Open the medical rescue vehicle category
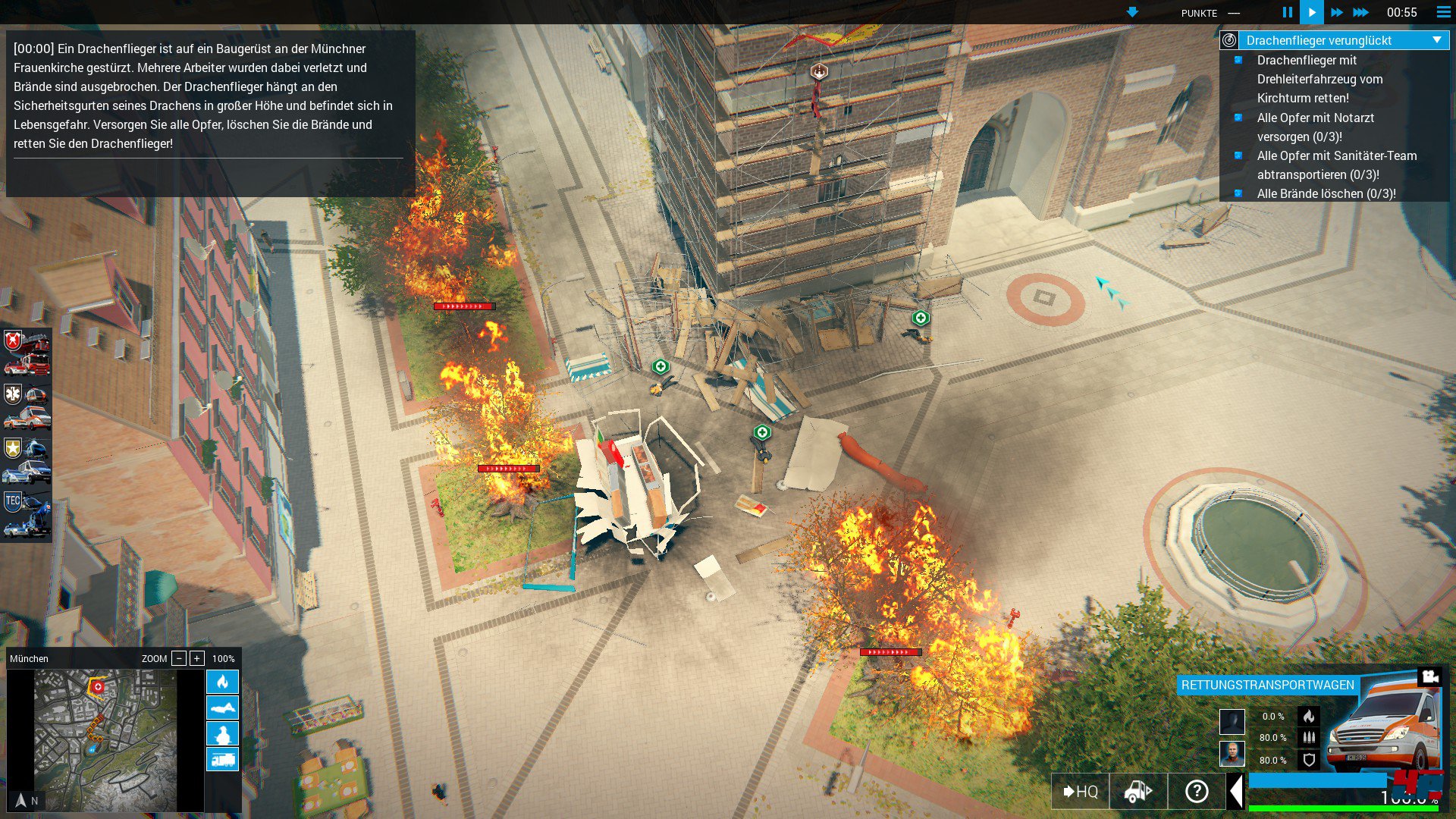The width and height of the screenshot is (1456, 819). coord(27,406)
